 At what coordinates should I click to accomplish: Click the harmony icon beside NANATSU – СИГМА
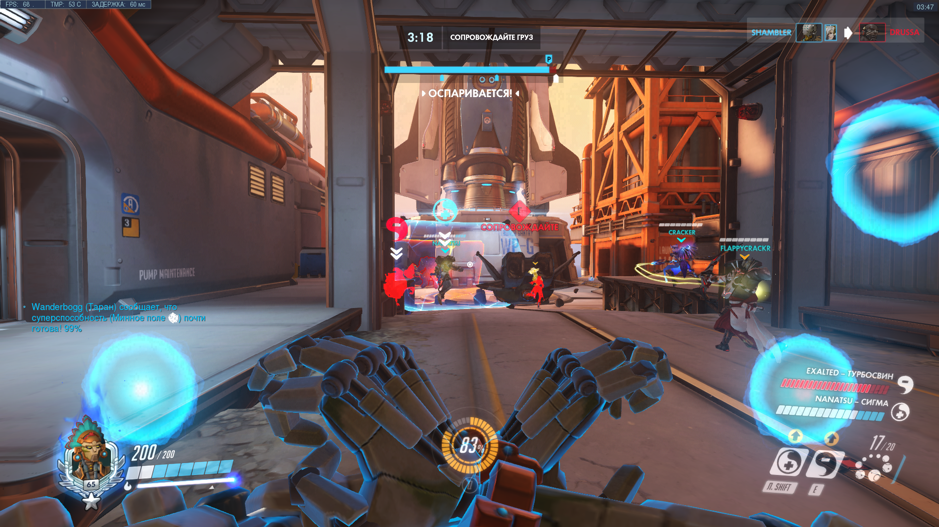(899, 411)
